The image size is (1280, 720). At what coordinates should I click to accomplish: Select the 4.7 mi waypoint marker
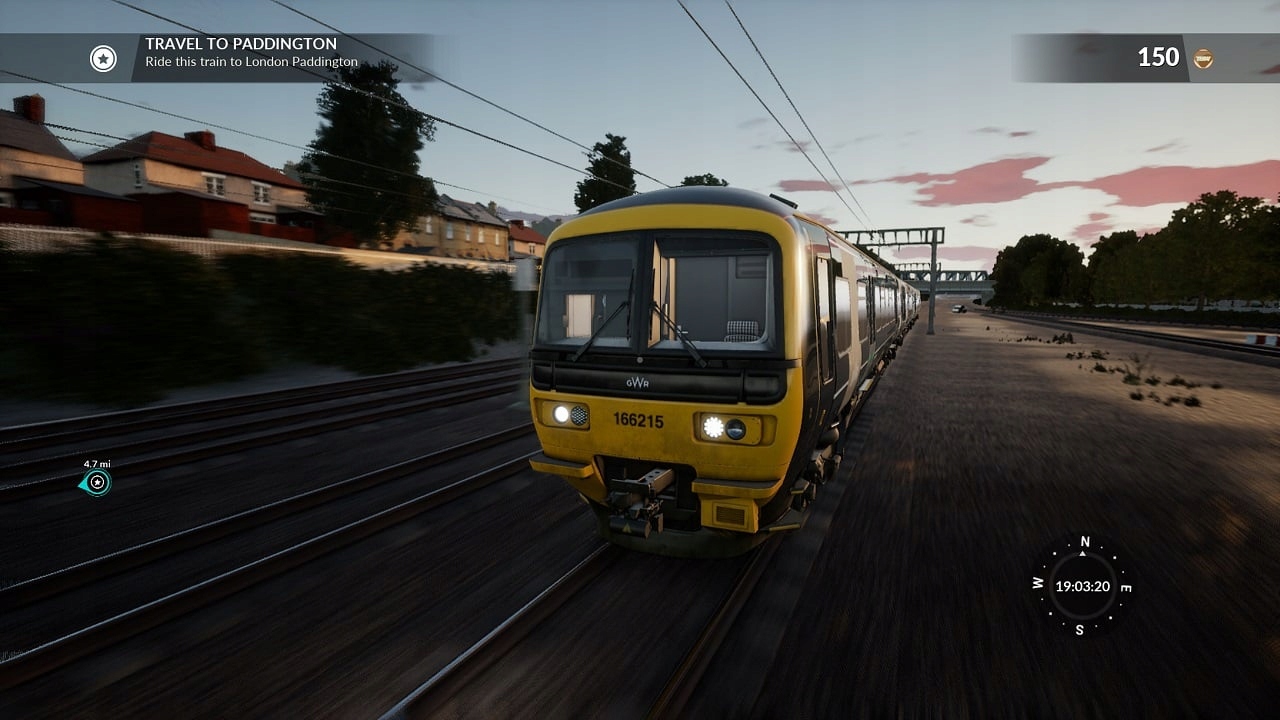pyautogui.click(x=96, y=483)
